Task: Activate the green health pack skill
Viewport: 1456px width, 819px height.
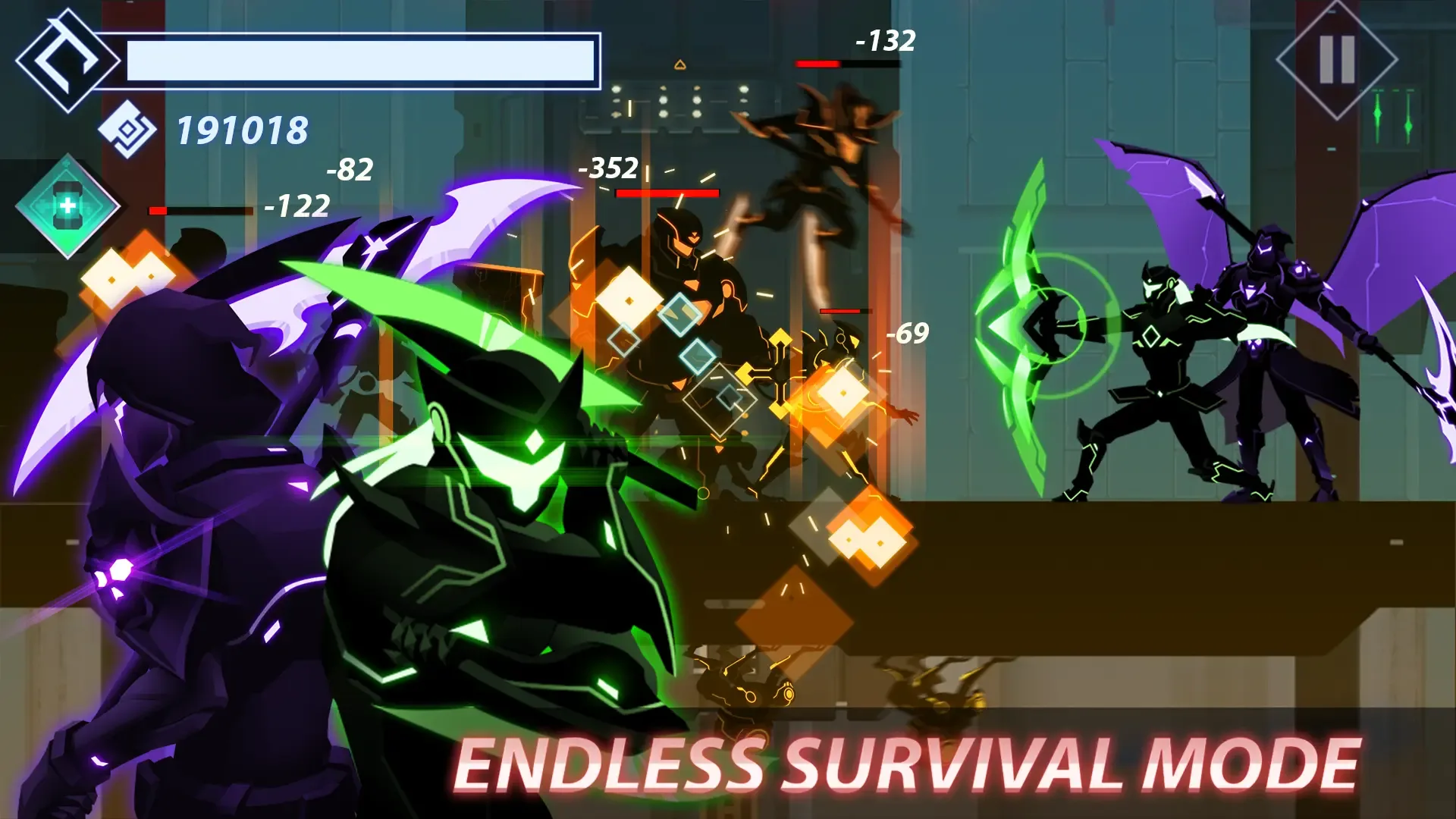Action: click(68, 206)
